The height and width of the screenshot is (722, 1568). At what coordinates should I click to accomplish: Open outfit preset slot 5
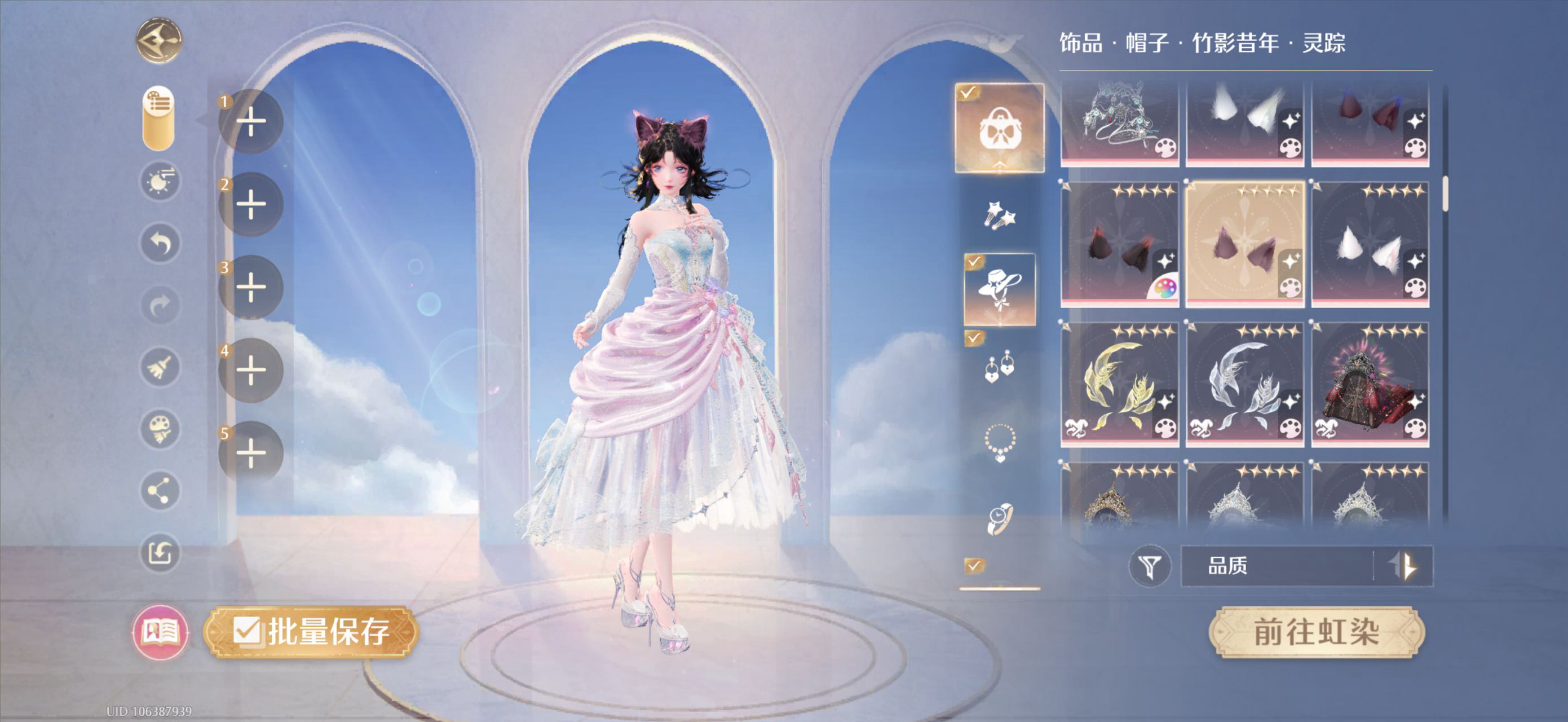click(251, 452)
